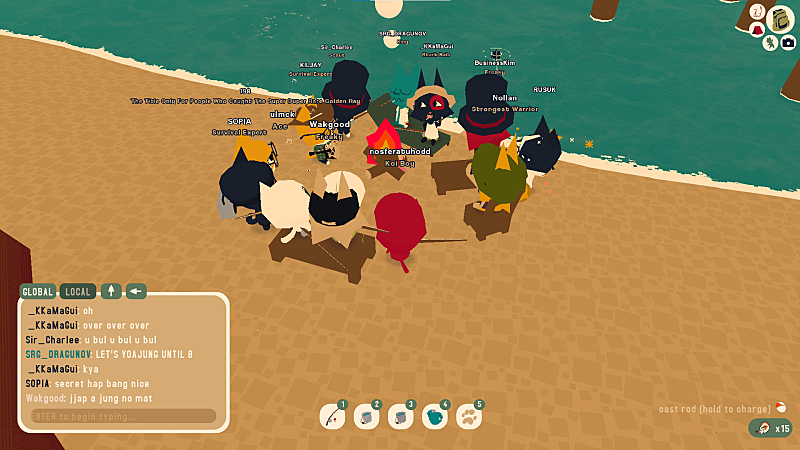
Task: Collapse chat with the left-arrow button
Action: (x=136, y=292)
